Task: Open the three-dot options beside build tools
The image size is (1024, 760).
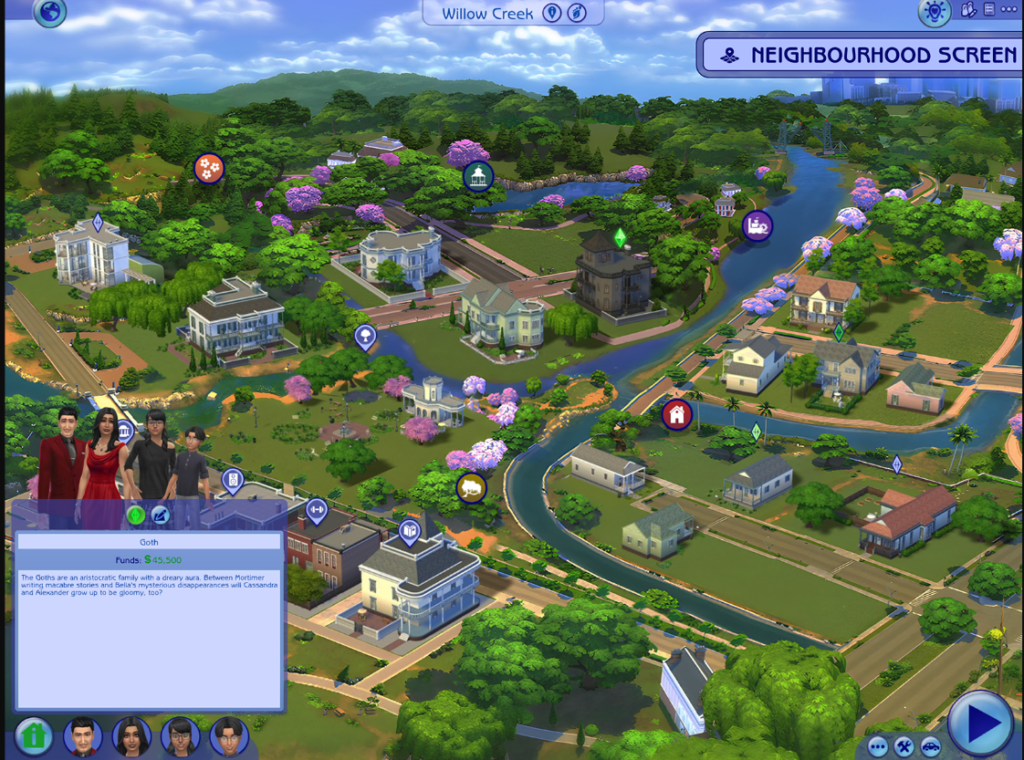Action: click(x=878, y=746)
